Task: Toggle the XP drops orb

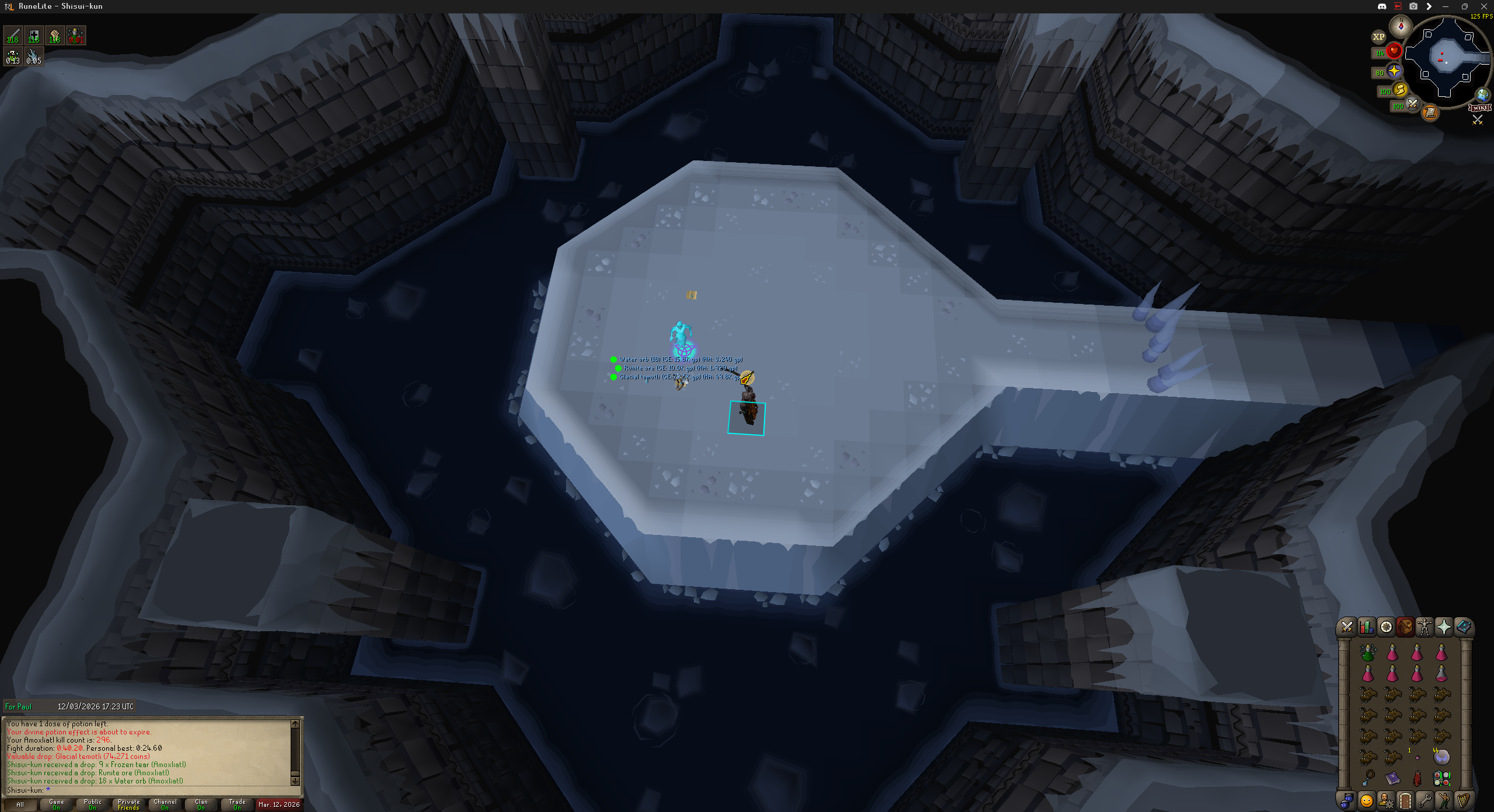Action: (1378, 37)
